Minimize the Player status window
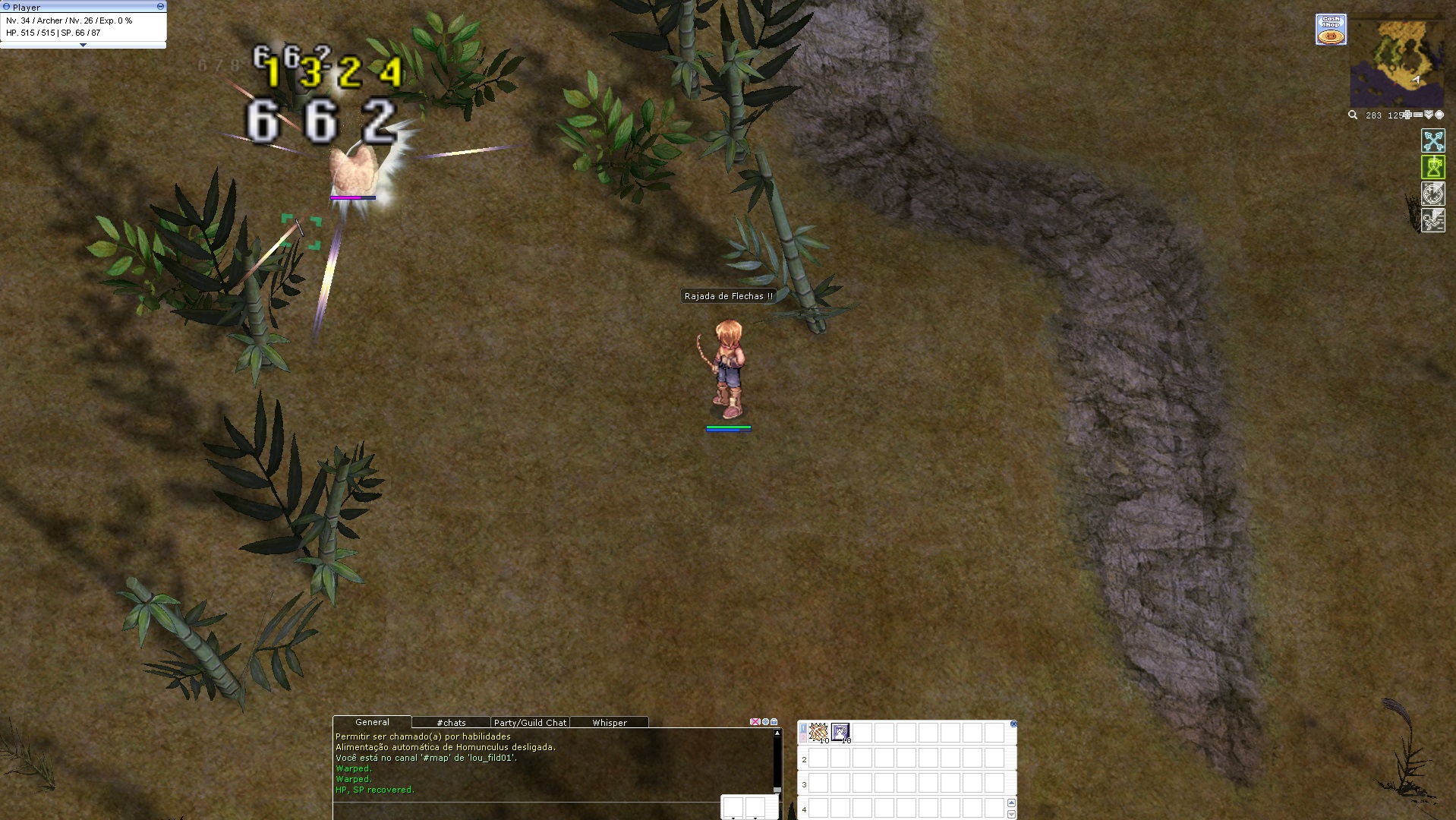1456x820 pixels. coord(160,6)
